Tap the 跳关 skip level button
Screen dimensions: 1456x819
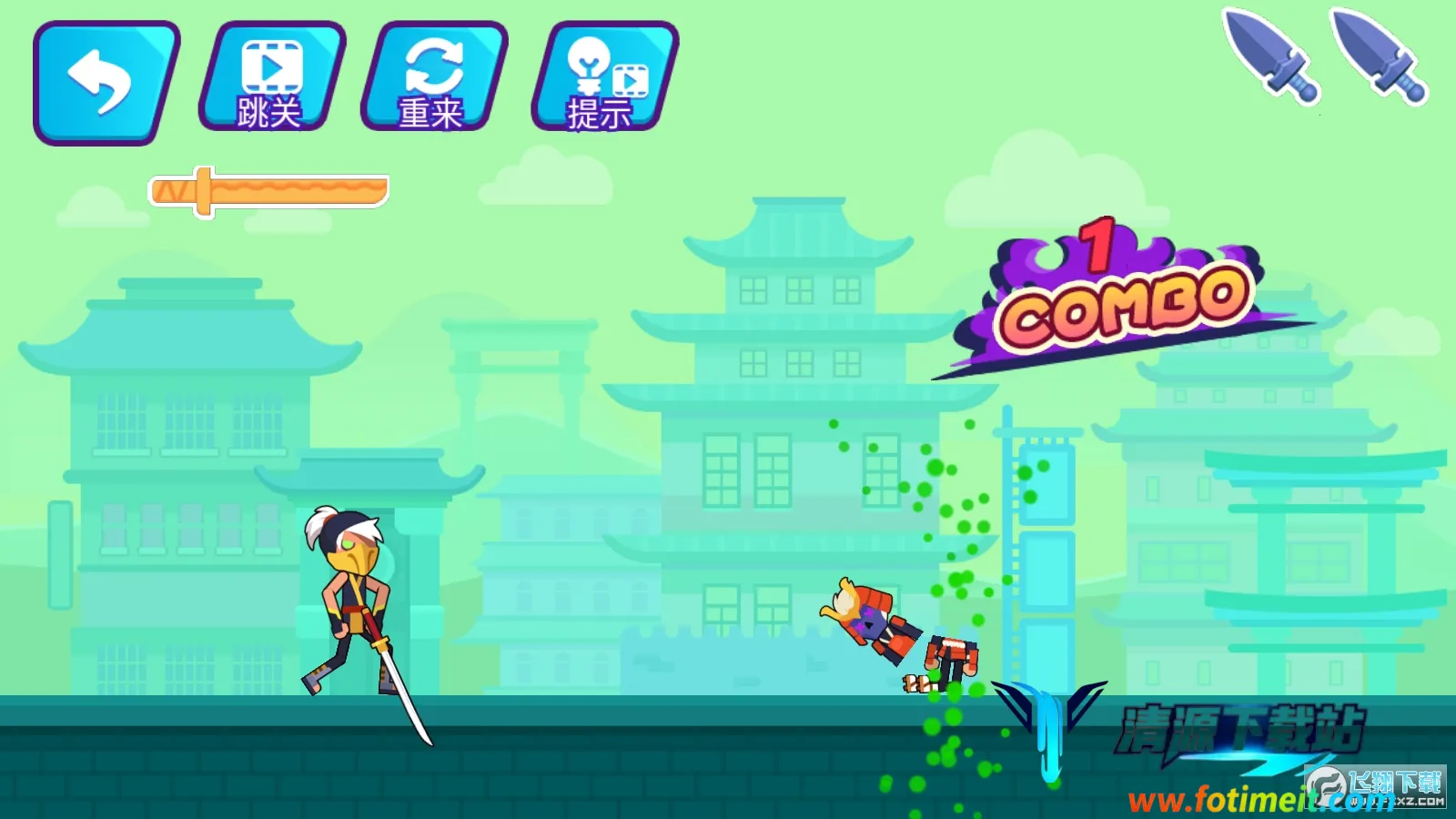pos(271,78)
